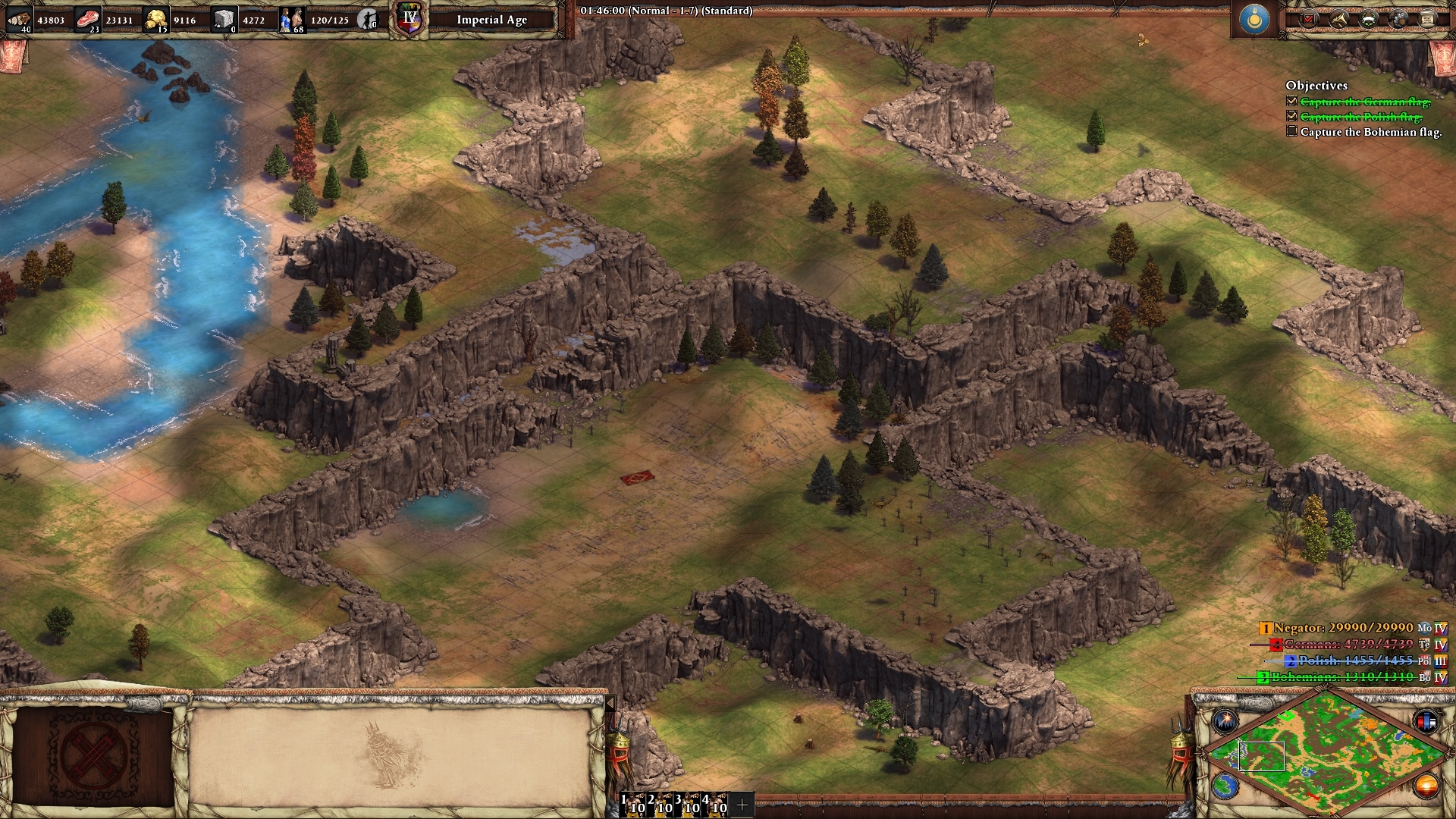Open the game menu scroll icon
This screenshot has width=1456, height=819.
[x=1426, y=20]
